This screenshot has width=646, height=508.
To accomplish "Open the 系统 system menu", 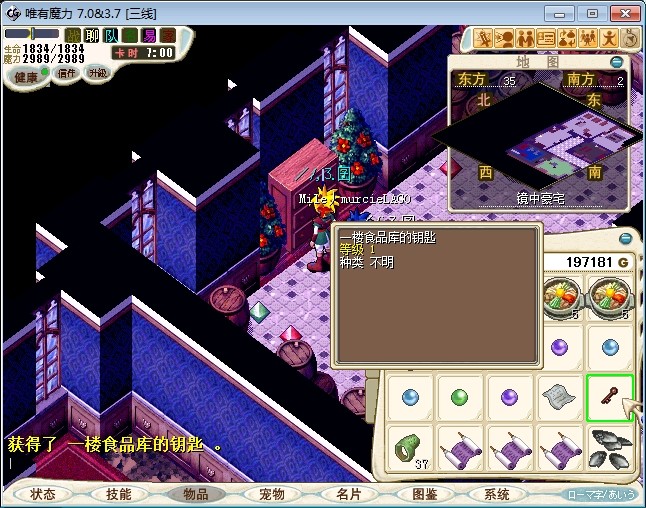I will [497, 494].
